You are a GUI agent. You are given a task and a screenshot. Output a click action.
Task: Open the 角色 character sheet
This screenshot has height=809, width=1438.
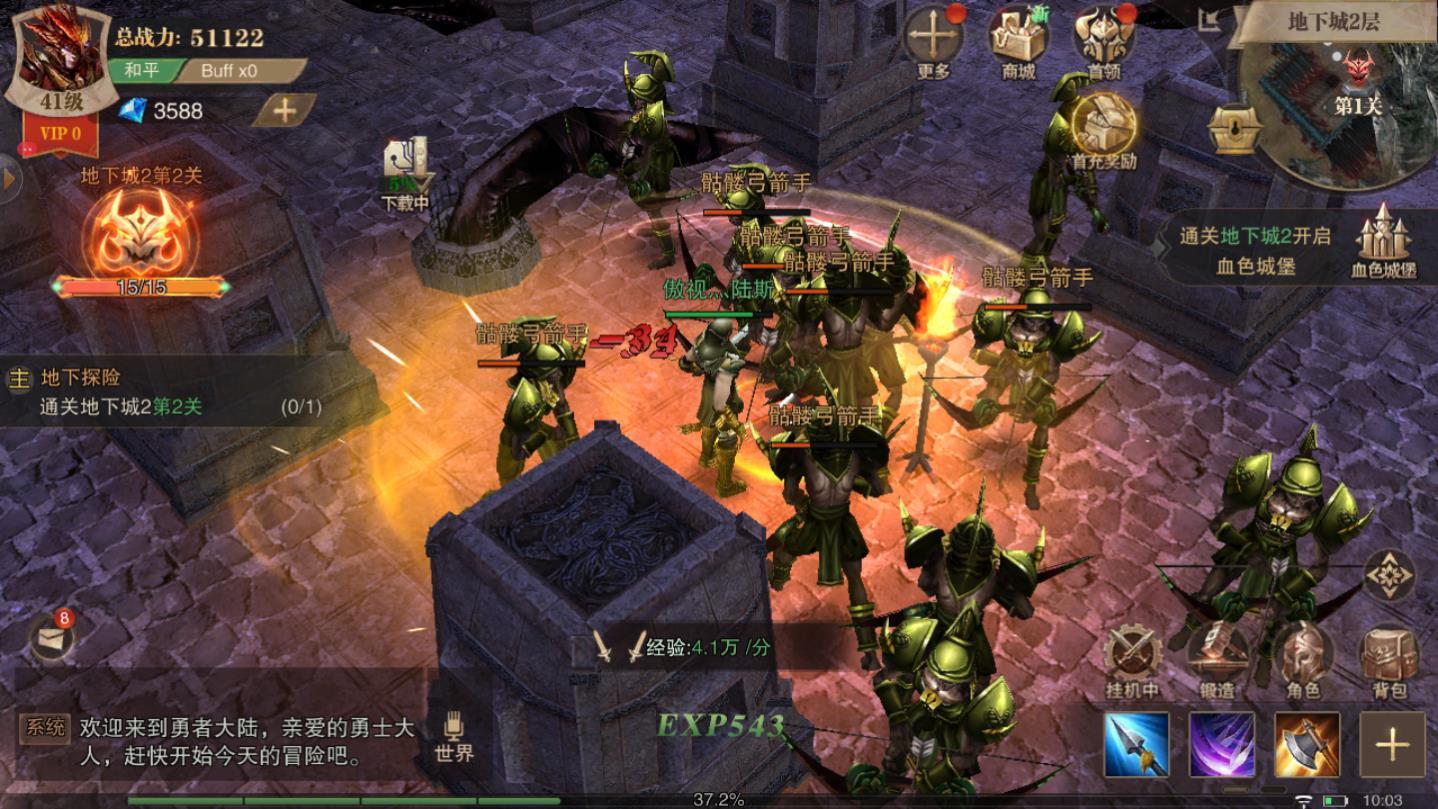(1302, 658)
